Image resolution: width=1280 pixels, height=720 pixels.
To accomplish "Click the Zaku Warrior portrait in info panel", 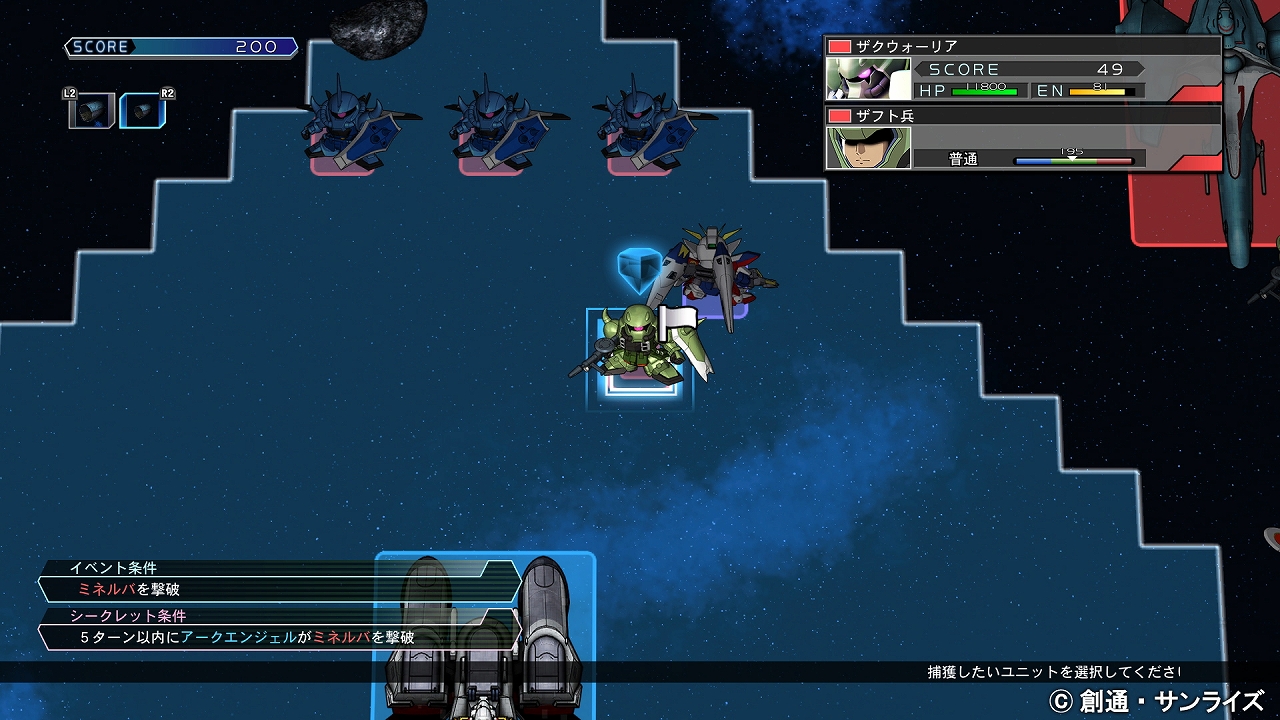I will click(x=868, y=79).
